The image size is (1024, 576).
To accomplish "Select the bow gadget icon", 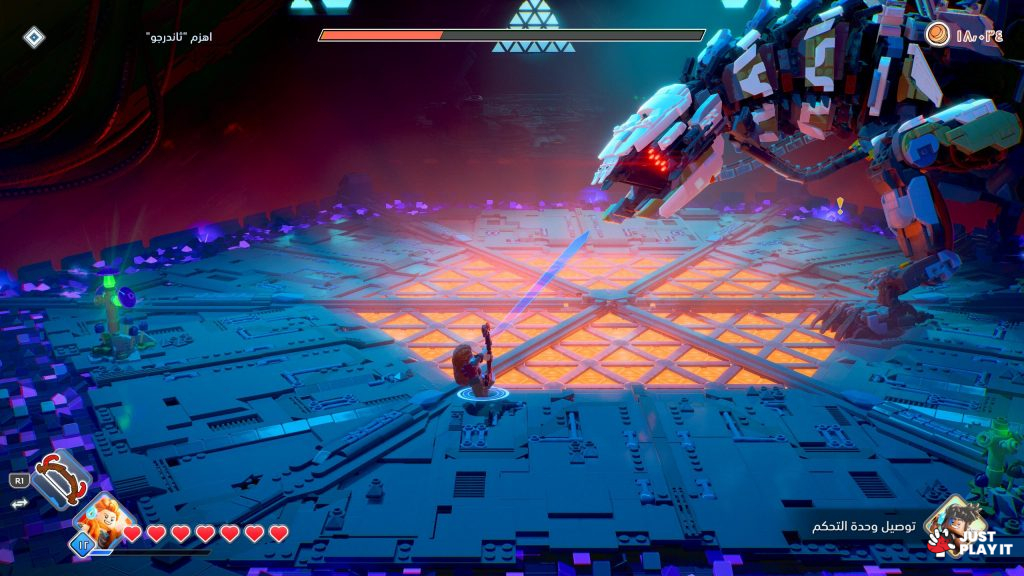I will click(x=60, y=479).
